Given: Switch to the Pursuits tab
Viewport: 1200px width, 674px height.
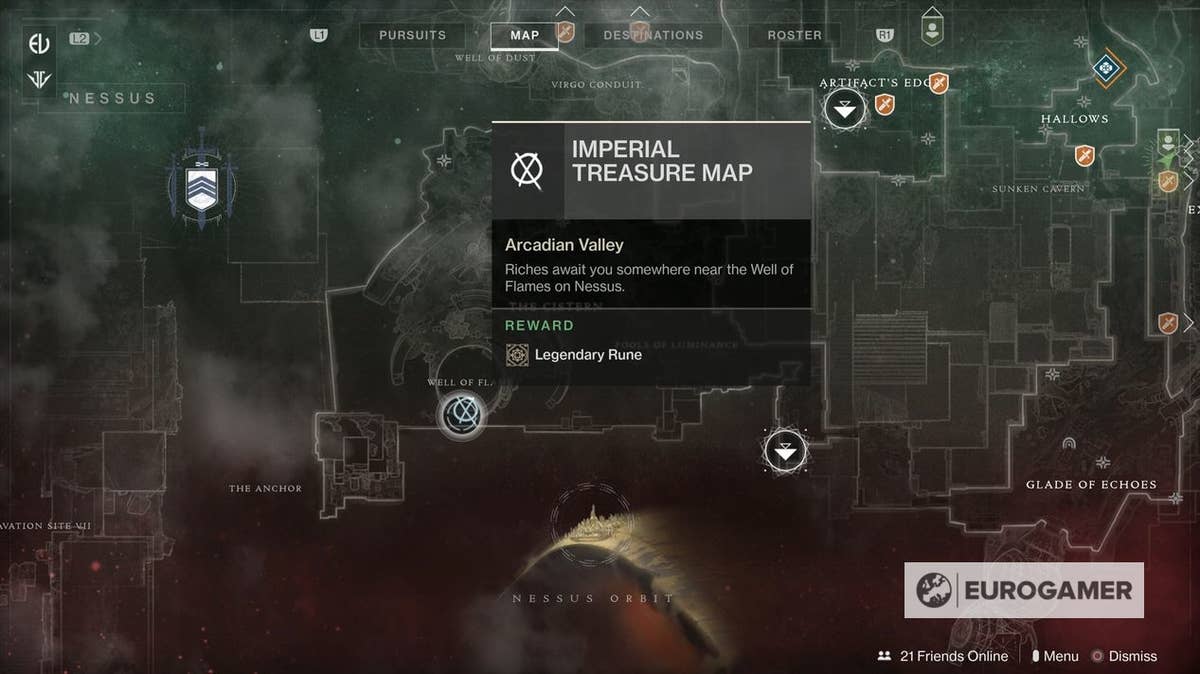Looking at the screenshot, I should [x=412, y=35].
